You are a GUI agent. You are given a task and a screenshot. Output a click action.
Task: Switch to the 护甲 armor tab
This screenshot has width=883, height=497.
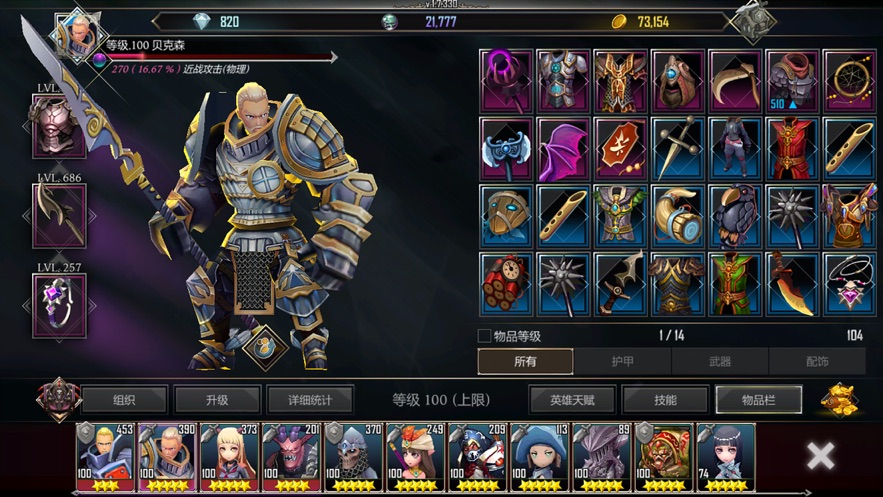[x=622, y=362]
